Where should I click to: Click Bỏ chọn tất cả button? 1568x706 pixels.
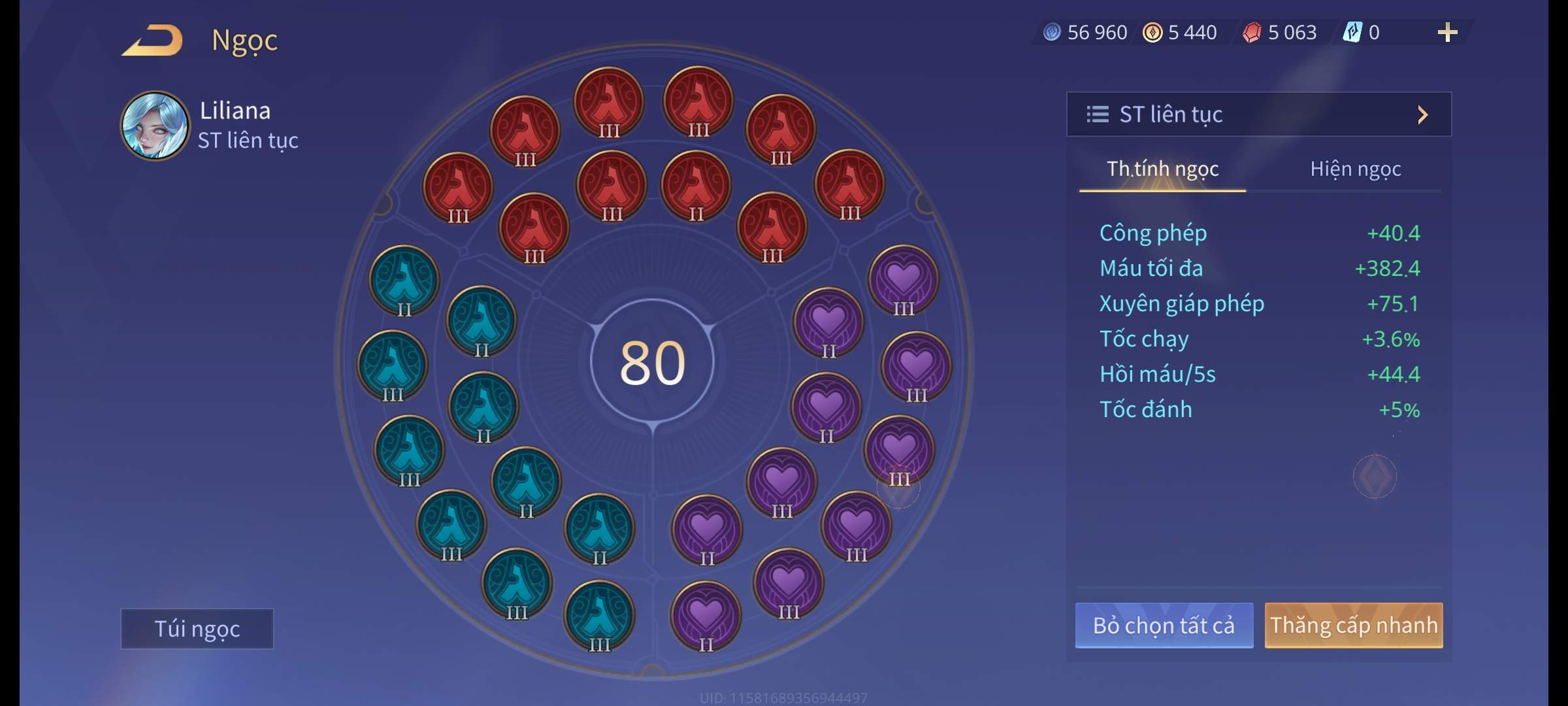click(x=1164, y=625)
